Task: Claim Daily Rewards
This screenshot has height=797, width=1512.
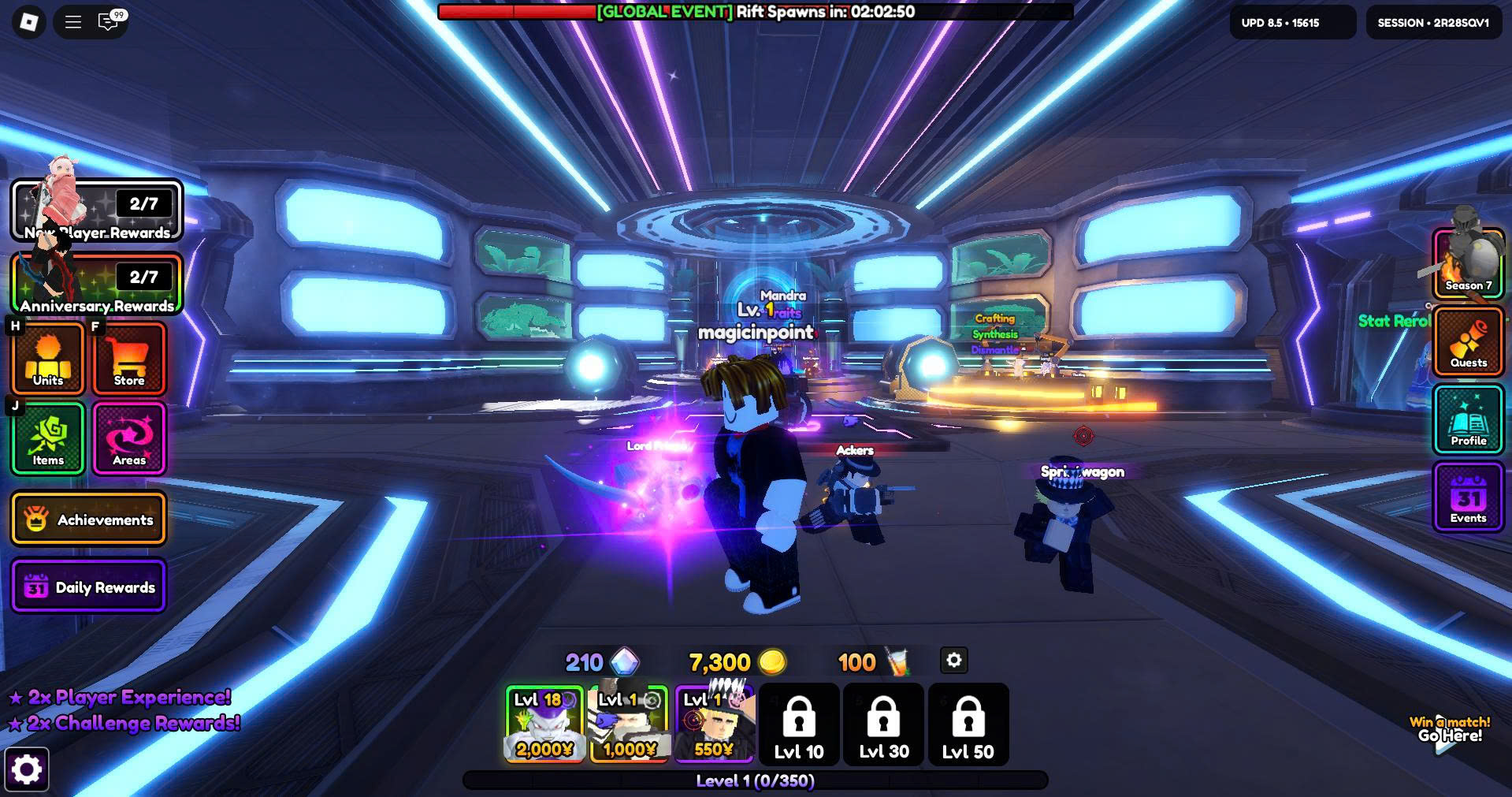Action: [x=88, y=587]
